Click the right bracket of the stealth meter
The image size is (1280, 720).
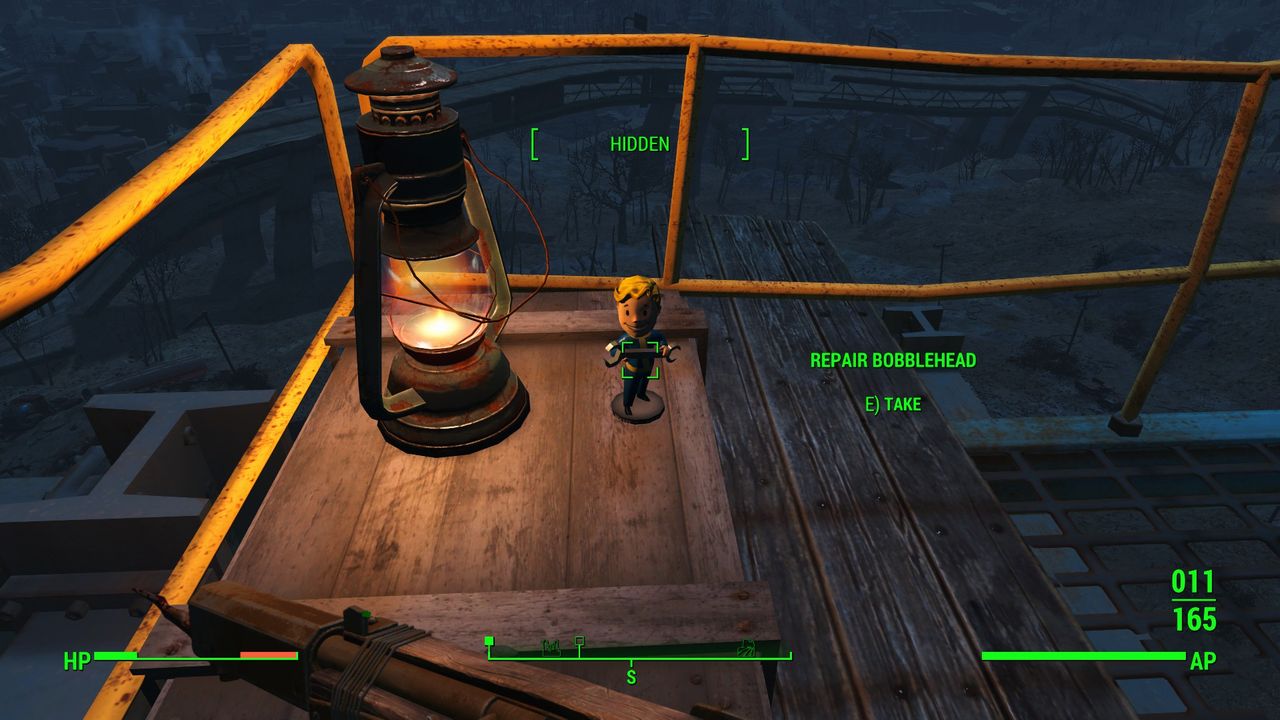coord(744,143)
